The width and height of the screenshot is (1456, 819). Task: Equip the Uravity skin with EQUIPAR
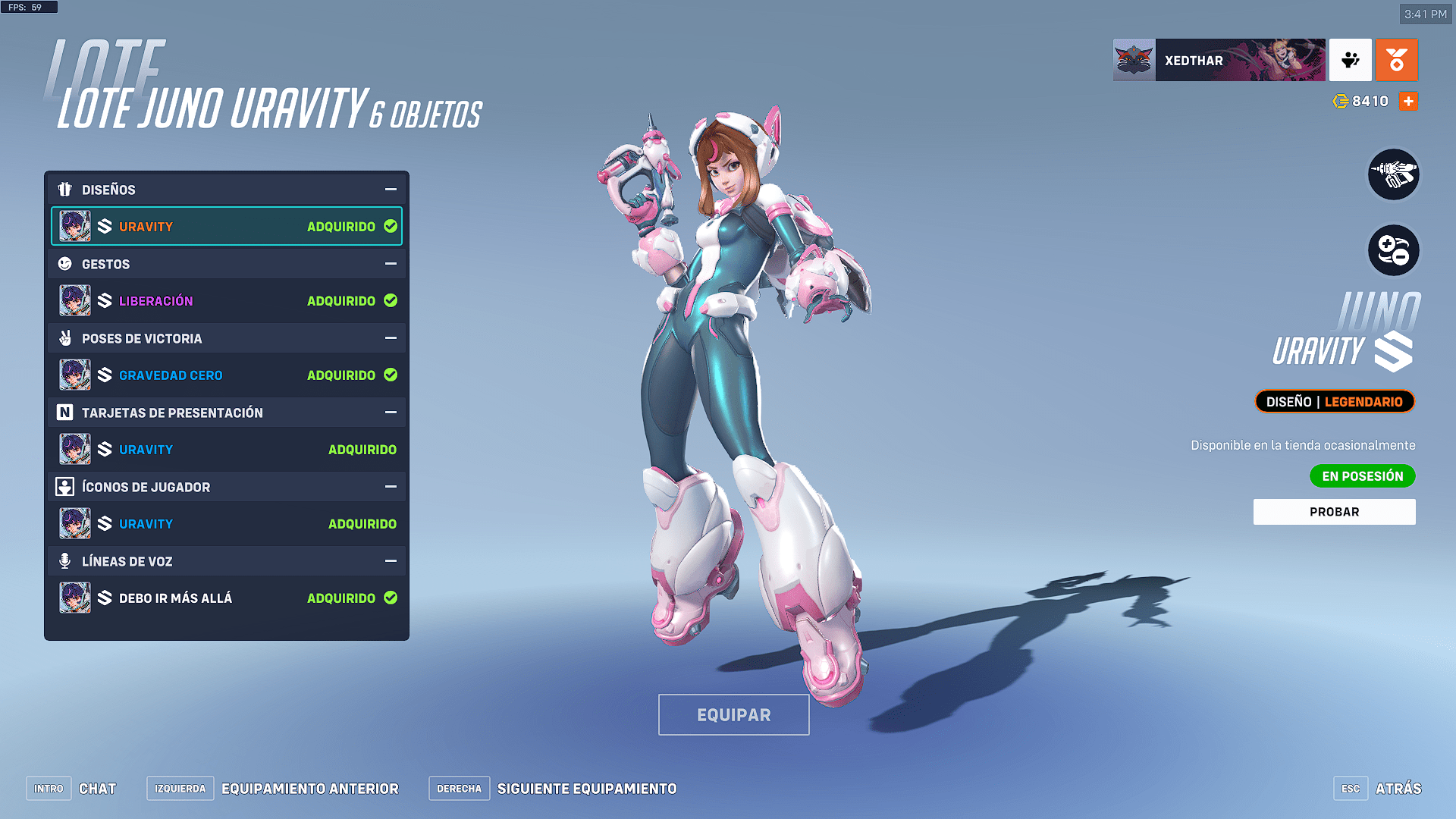point(733,714)
